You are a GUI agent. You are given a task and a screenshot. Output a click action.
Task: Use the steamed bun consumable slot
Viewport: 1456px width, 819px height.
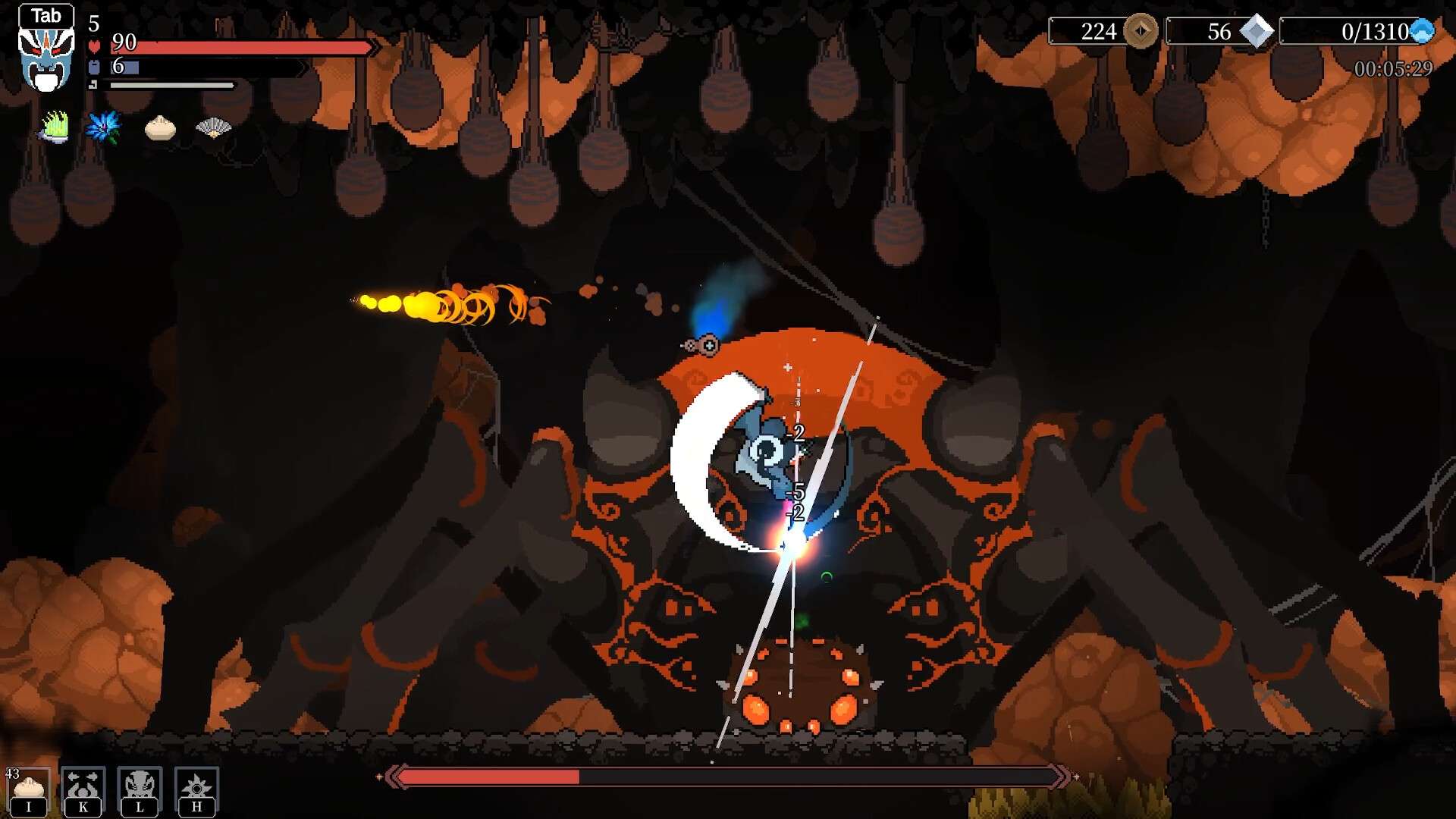[30, 790]
